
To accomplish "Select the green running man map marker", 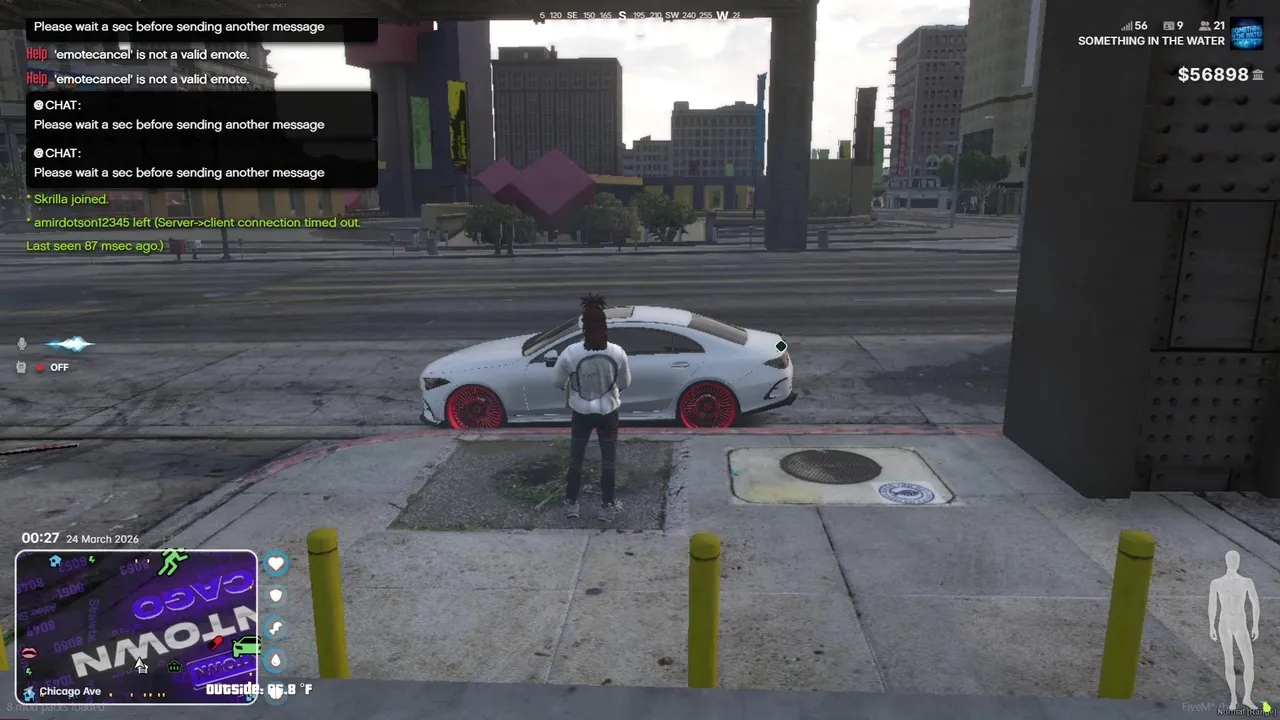I will (174, 562).
